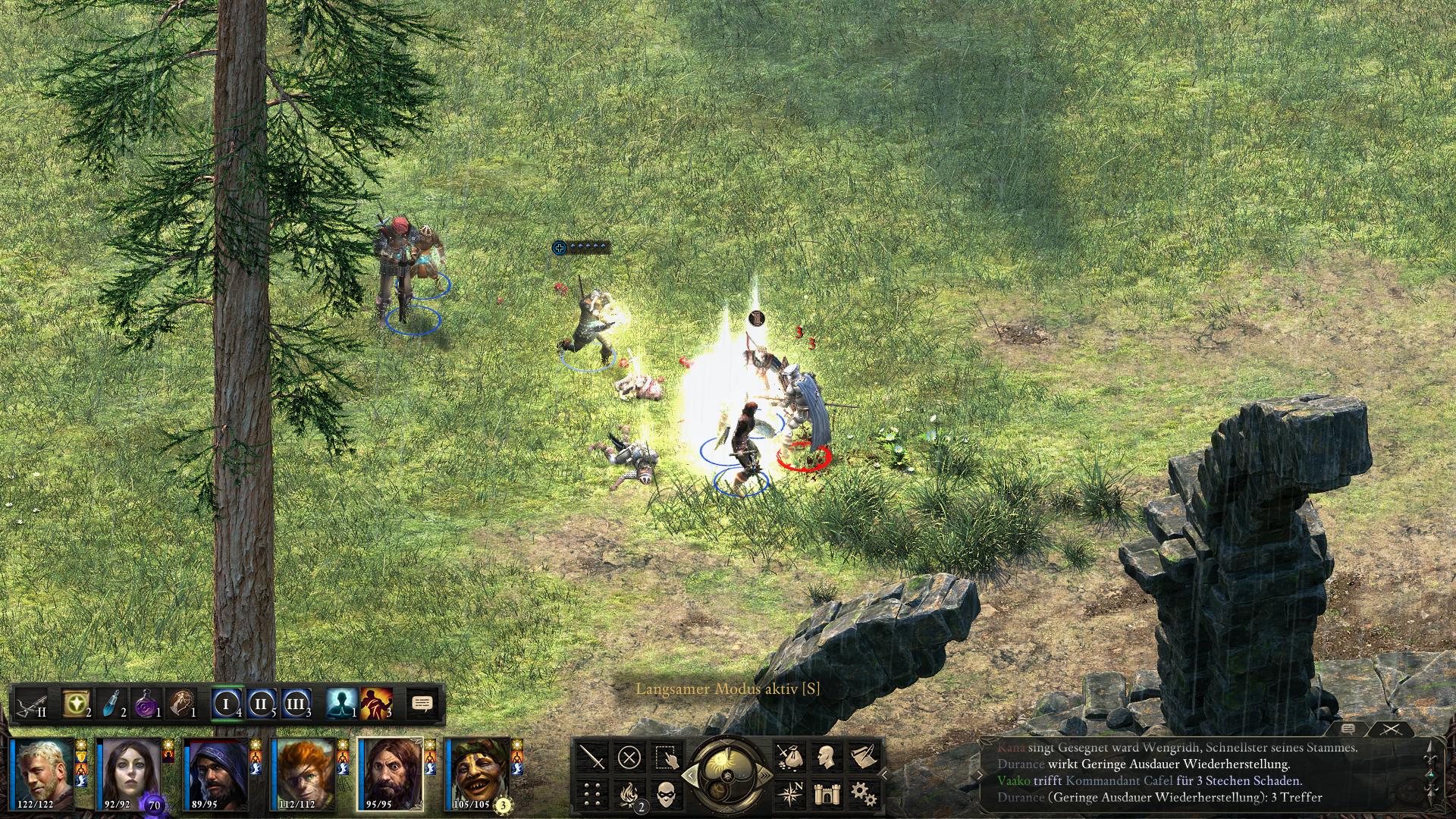
Task: Use the purple potion quick item
Action: (x=146, y=704)
